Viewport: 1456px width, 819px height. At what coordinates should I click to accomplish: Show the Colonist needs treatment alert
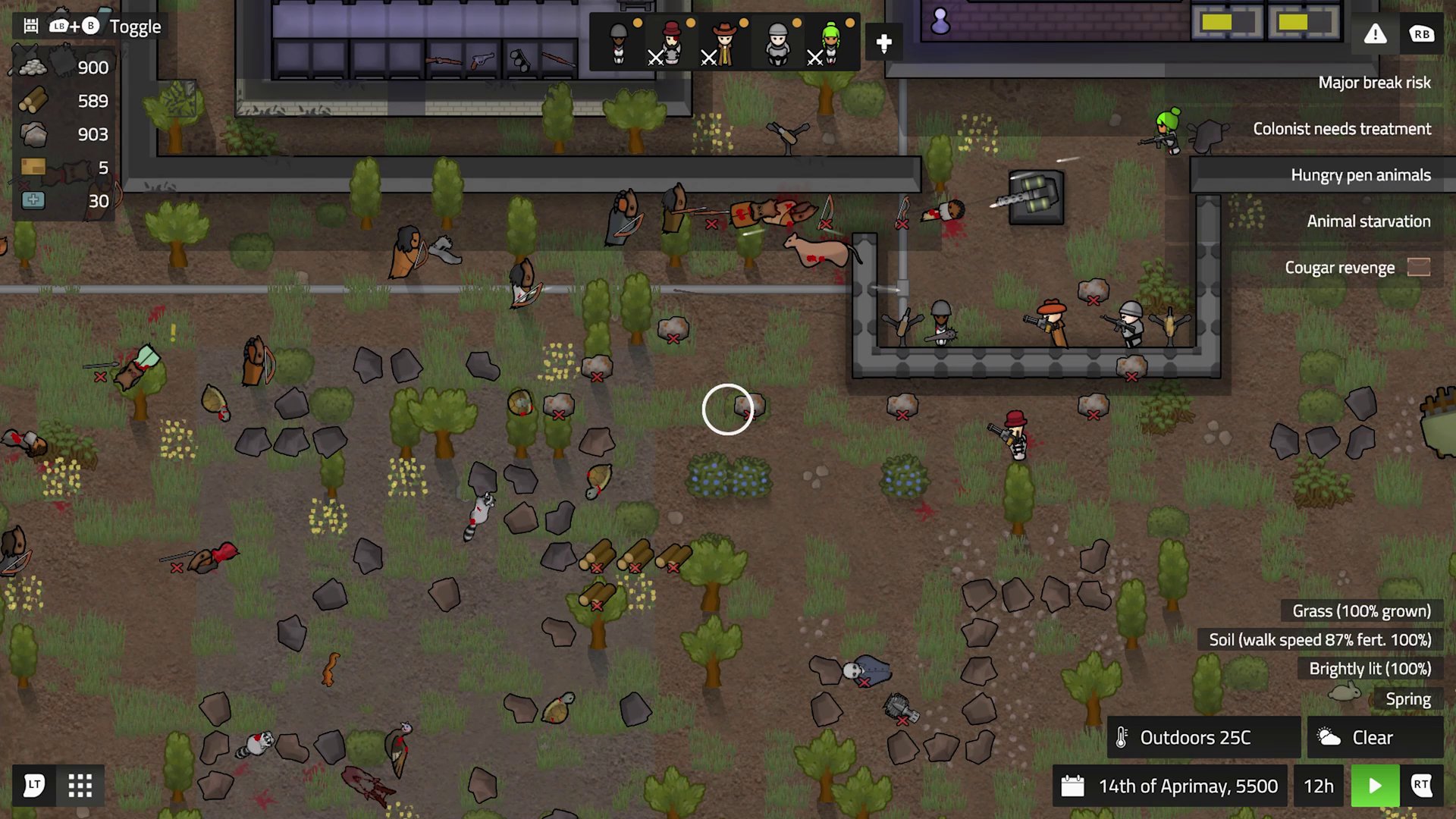pos(1341,129)
